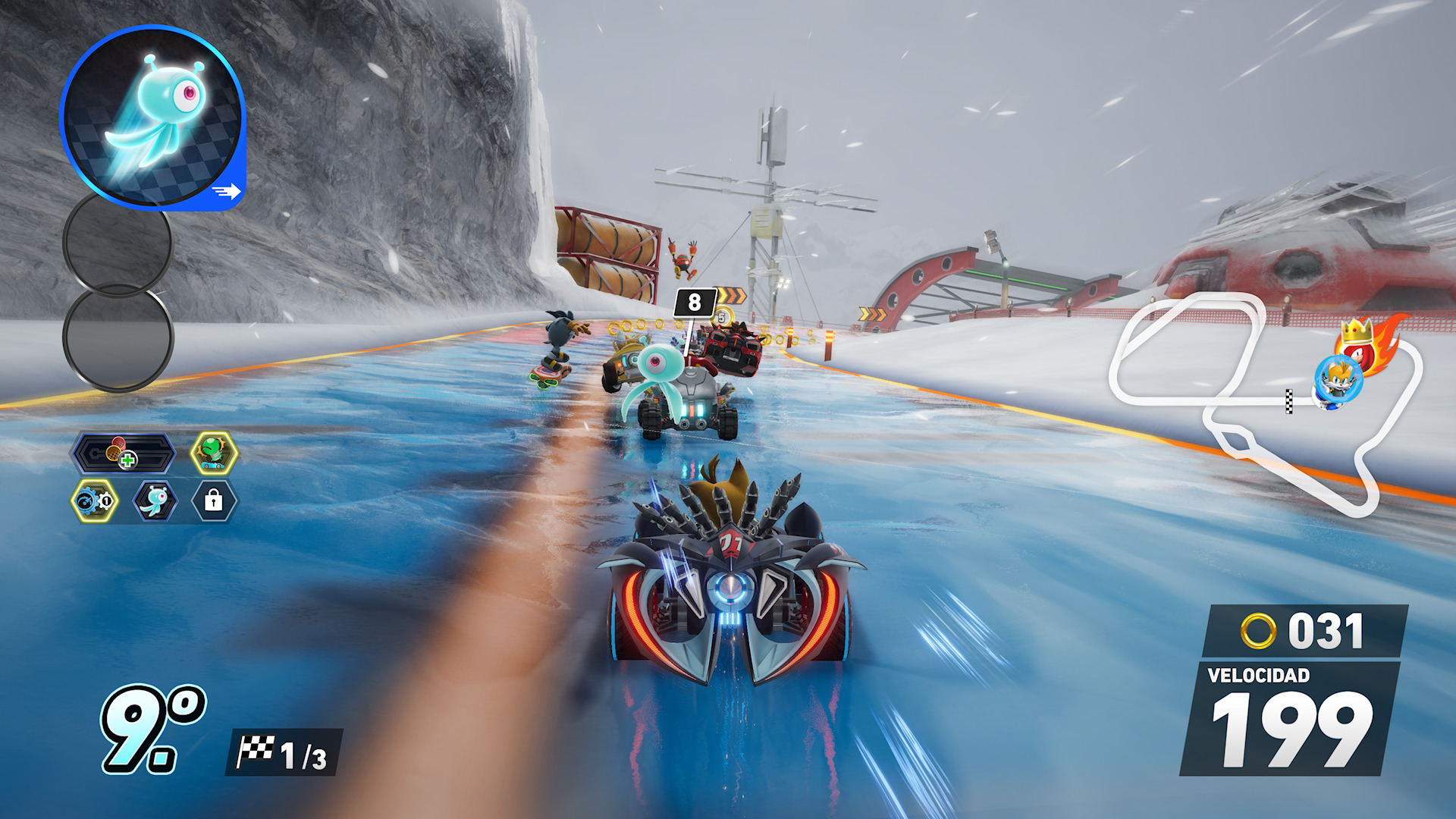Click the green light bulb gadget icon
This screenshot has height=819, width=1456.
[214, 453]
